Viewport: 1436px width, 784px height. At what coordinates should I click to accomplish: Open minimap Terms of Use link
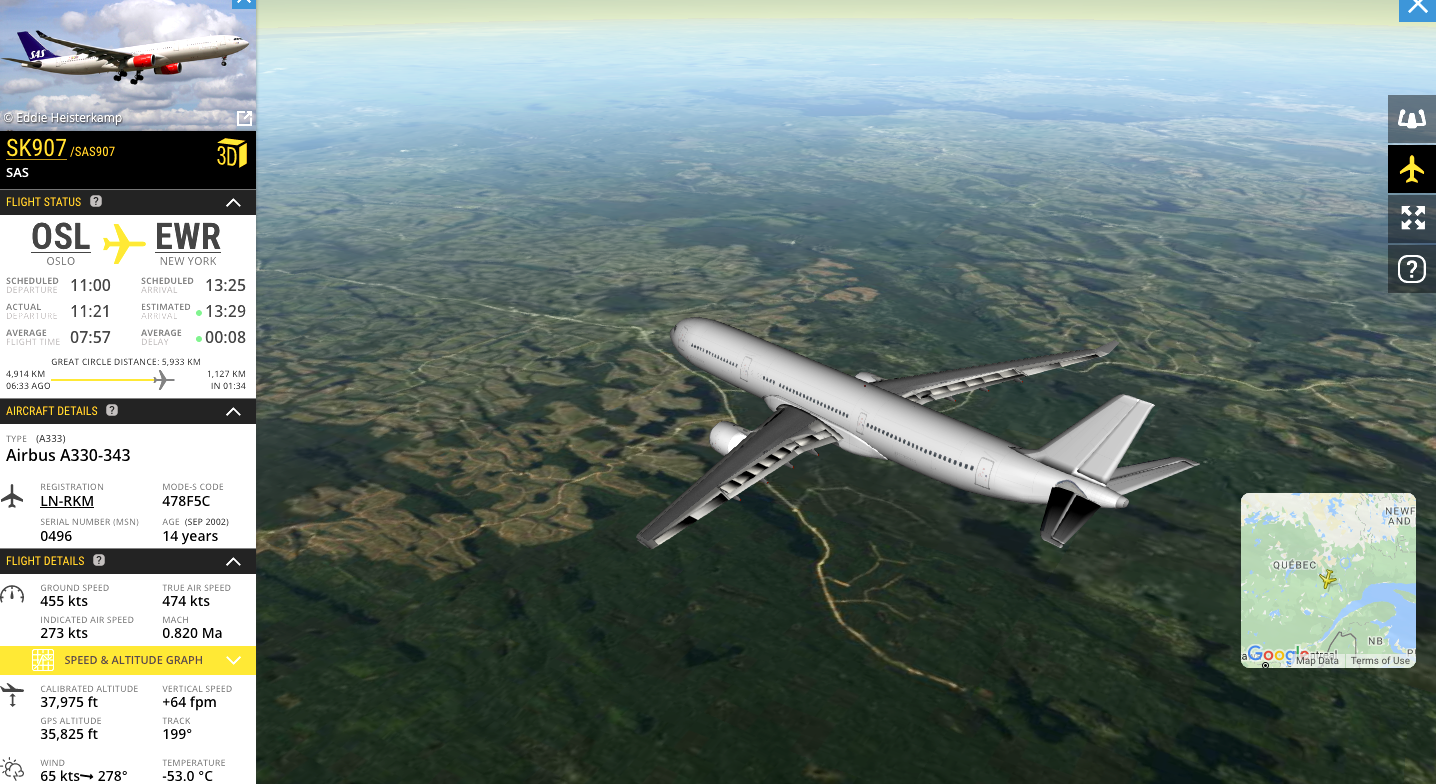1379,661
